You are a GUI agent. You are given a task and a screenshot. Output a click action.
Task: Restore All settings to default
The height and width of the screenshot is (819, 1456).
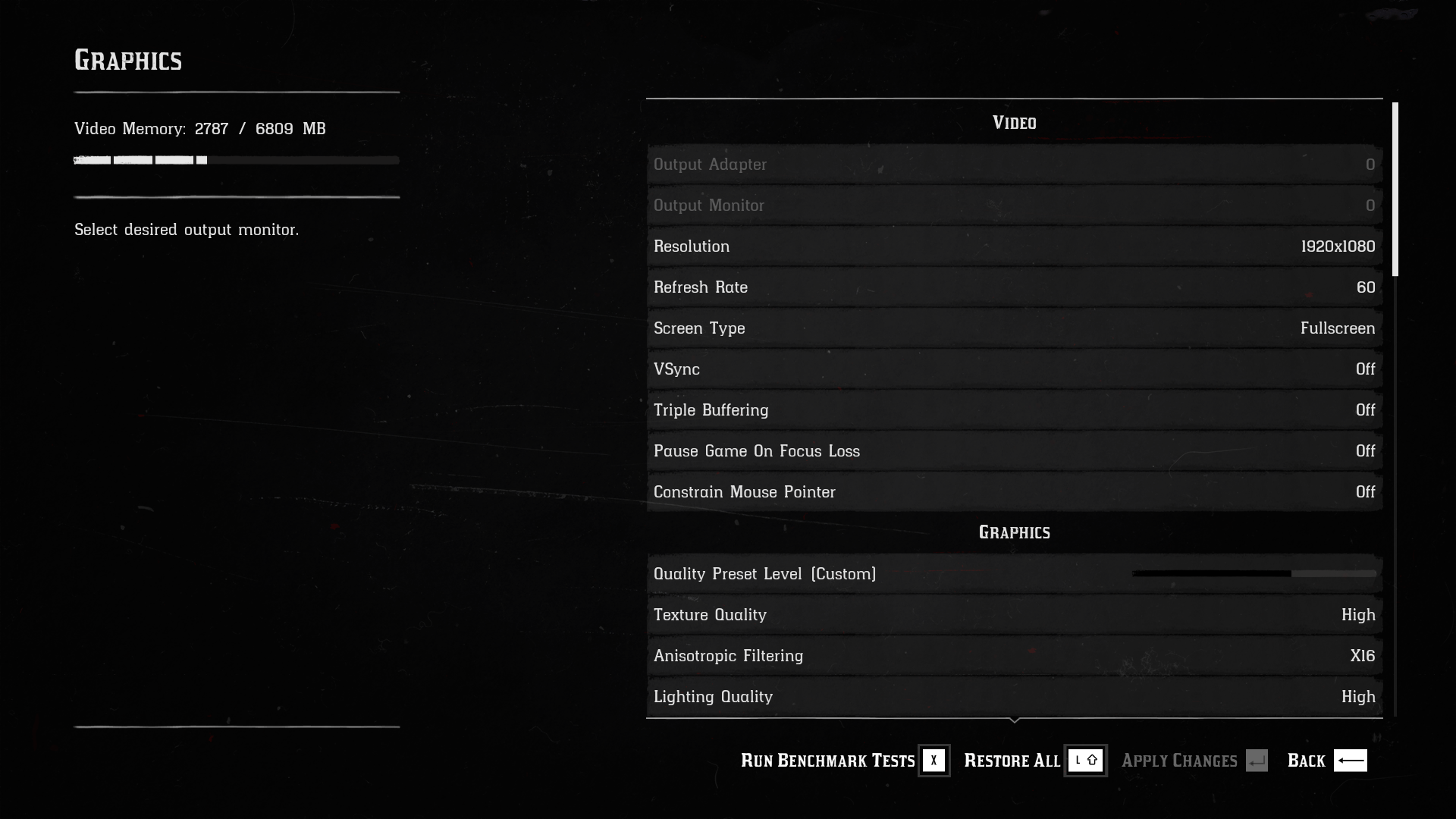(1034, 761)
